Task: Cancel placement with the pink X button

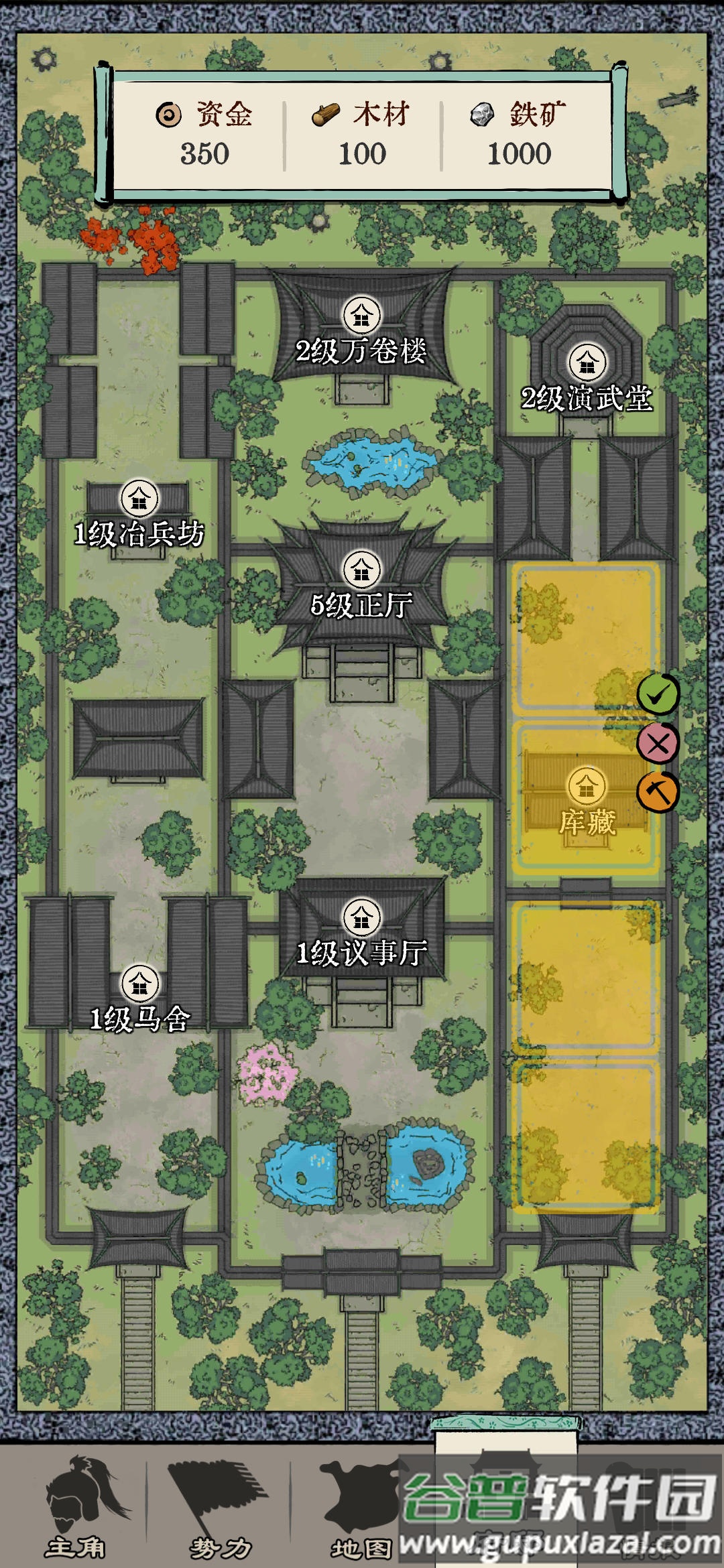Action: pyautogui.click(x=658, y=743)
